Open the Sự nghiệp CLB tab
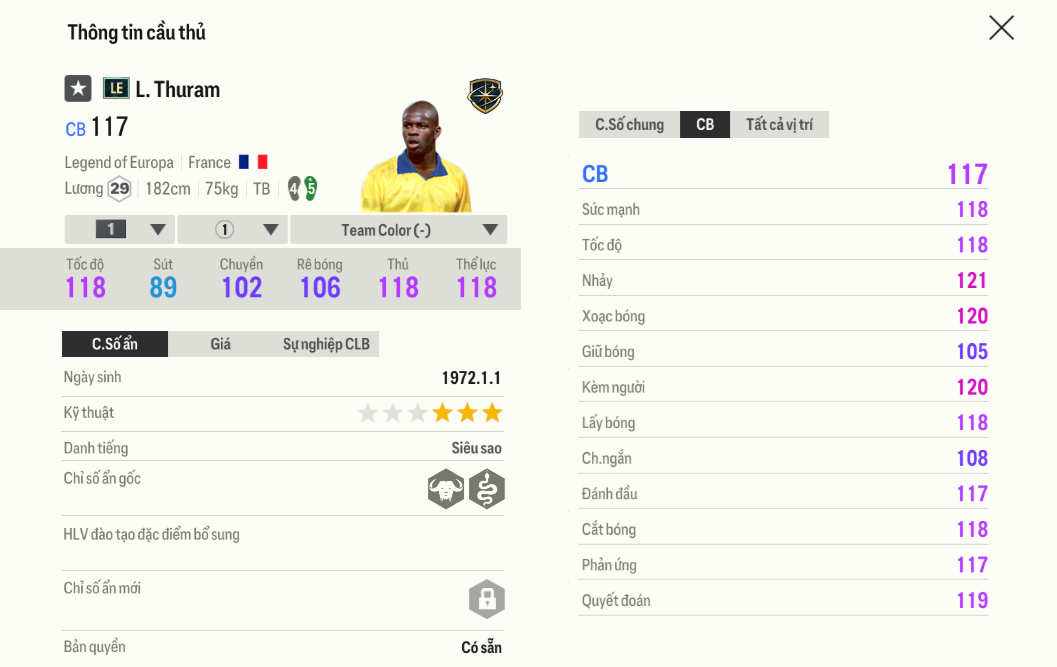Image resolution: width=1057 pixels, height=667 pixels. coord(326,344)
